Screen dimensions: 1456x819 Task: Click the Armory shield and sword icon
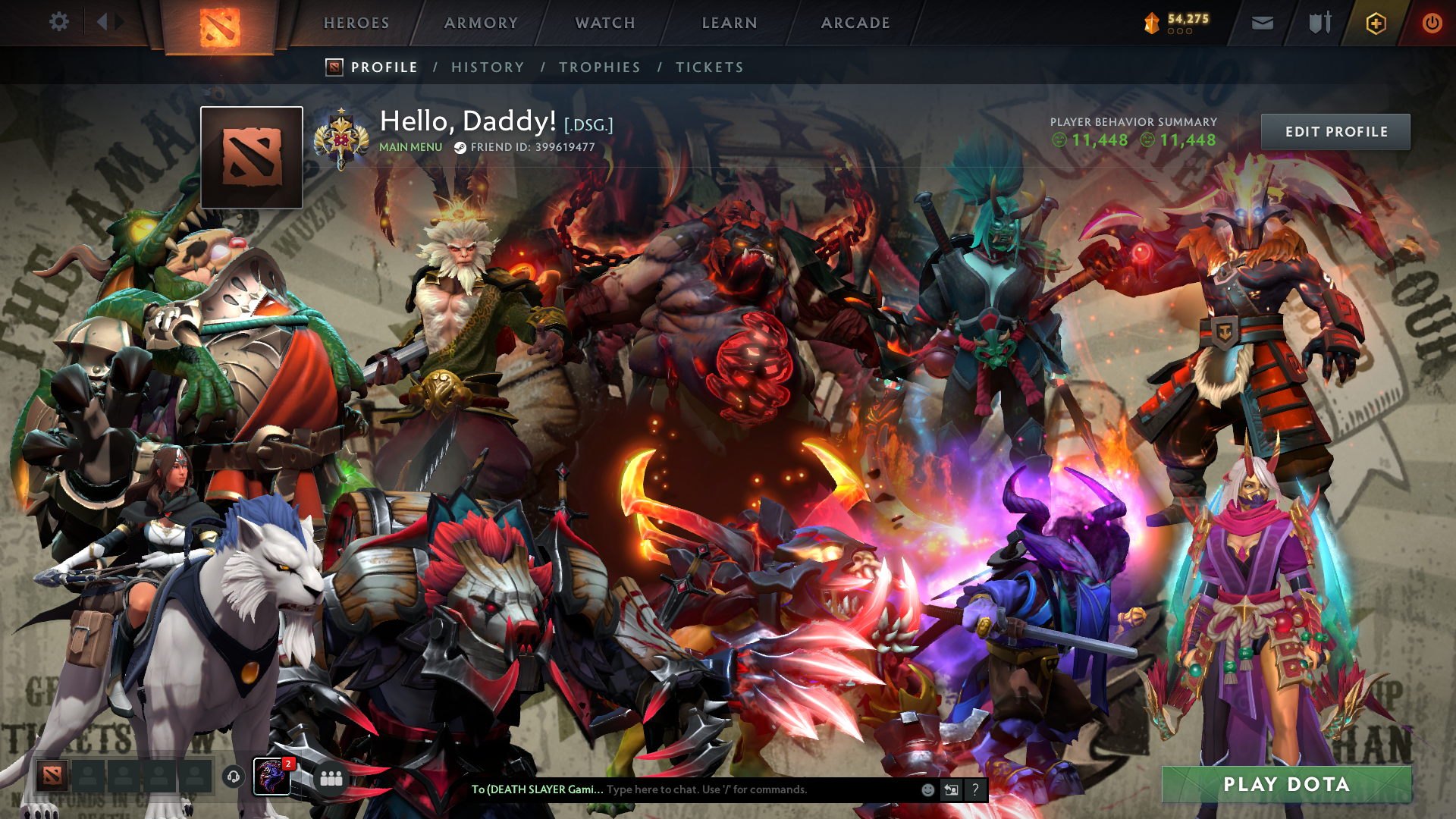click(x=1319, y=23)
